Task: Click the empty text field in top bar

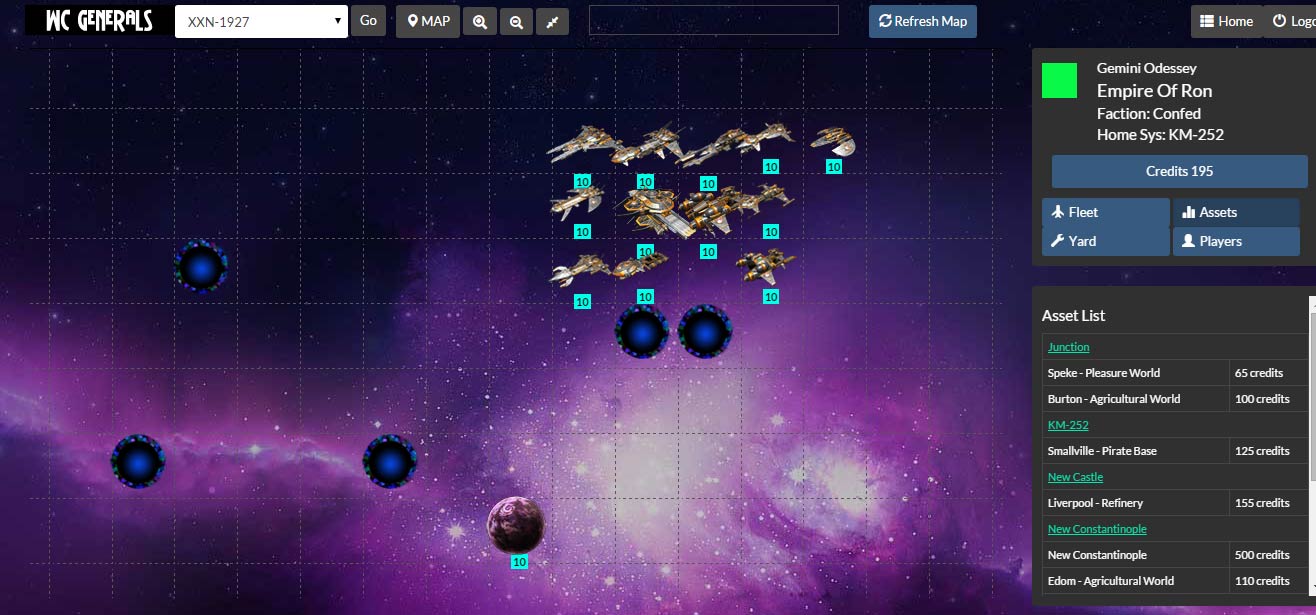Action: coord(713,20)
